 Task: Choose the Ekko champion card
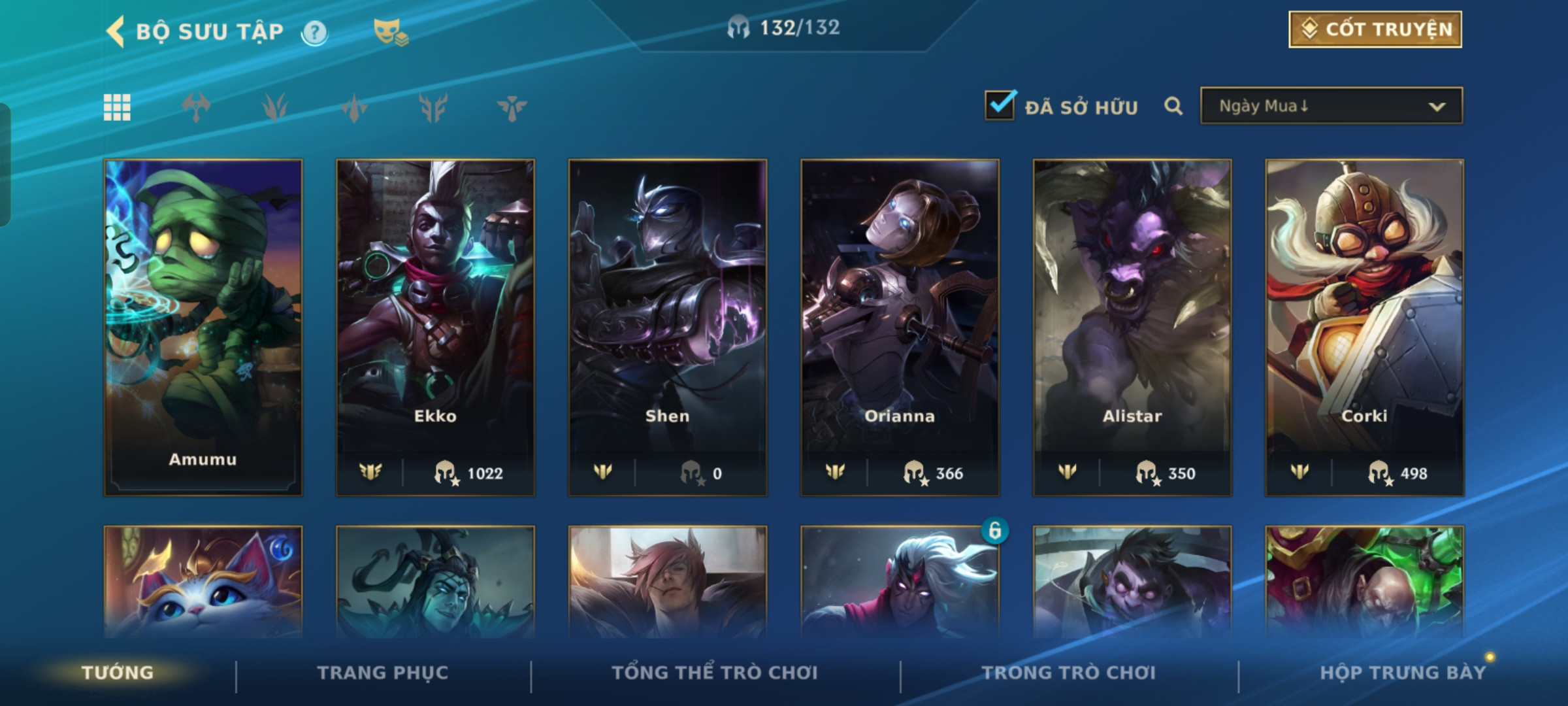pyautogui.click(x=435, y=327)
